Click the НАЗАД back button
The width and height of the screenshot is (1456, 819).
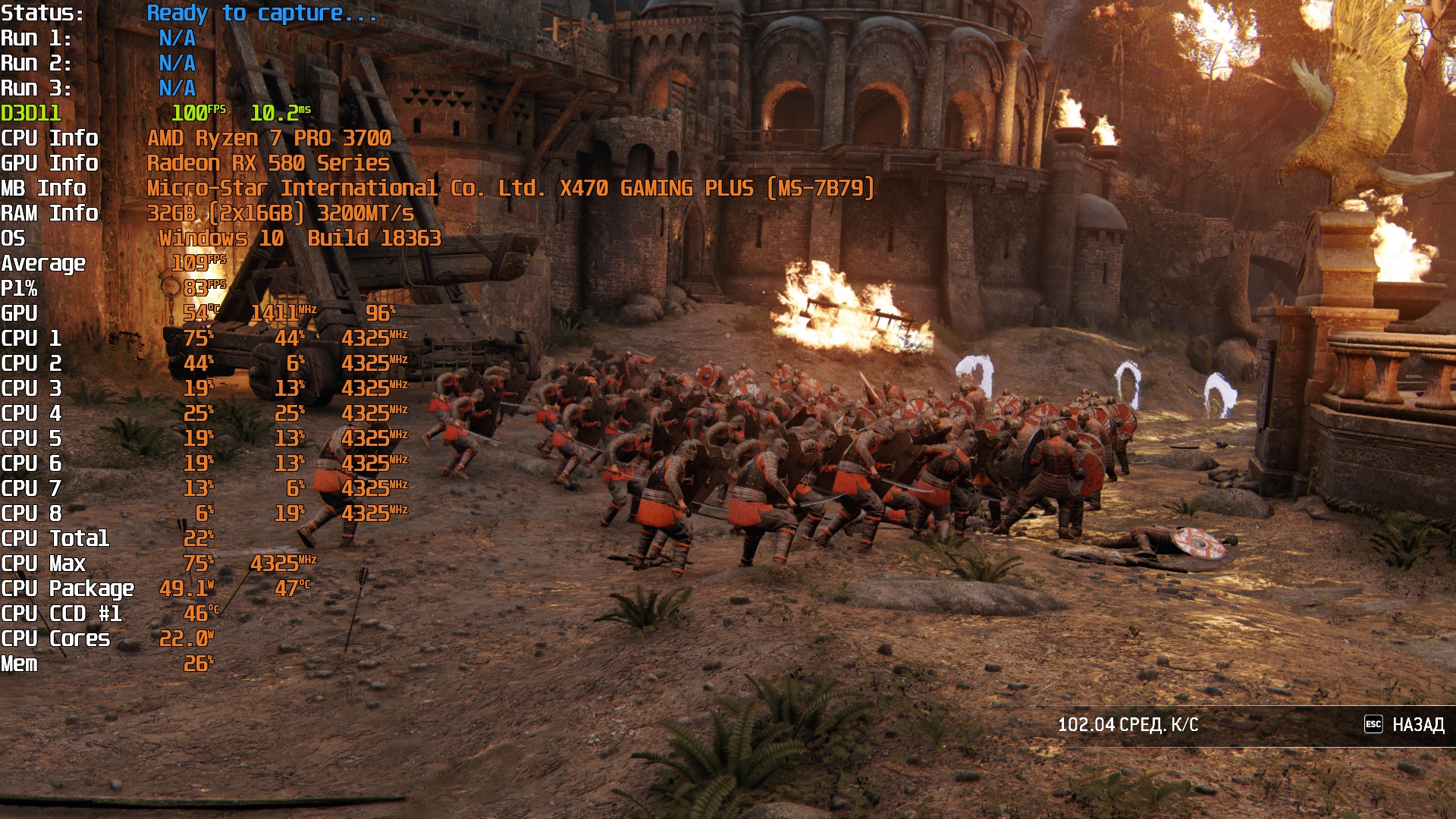click(x=1405, y=725)
